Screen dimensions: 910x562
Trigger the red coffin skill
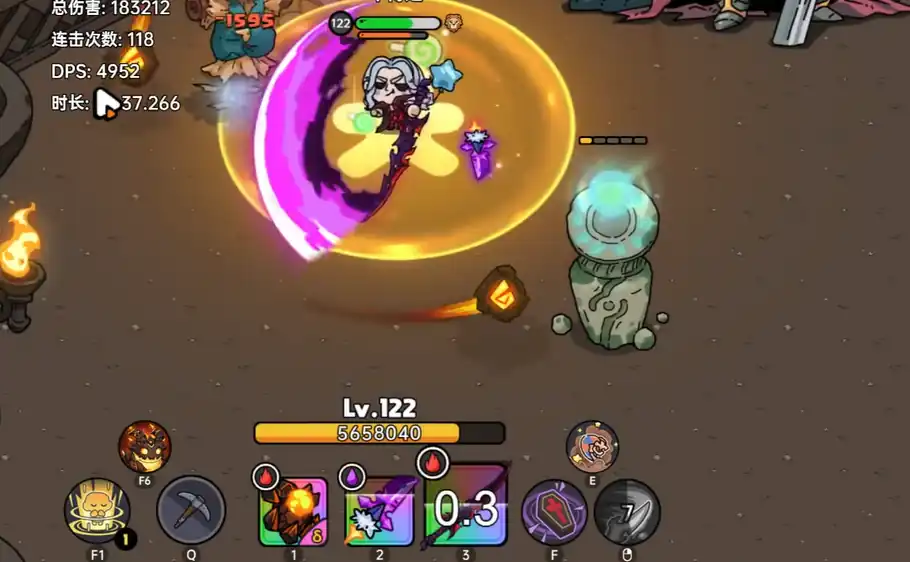point(555,512)
